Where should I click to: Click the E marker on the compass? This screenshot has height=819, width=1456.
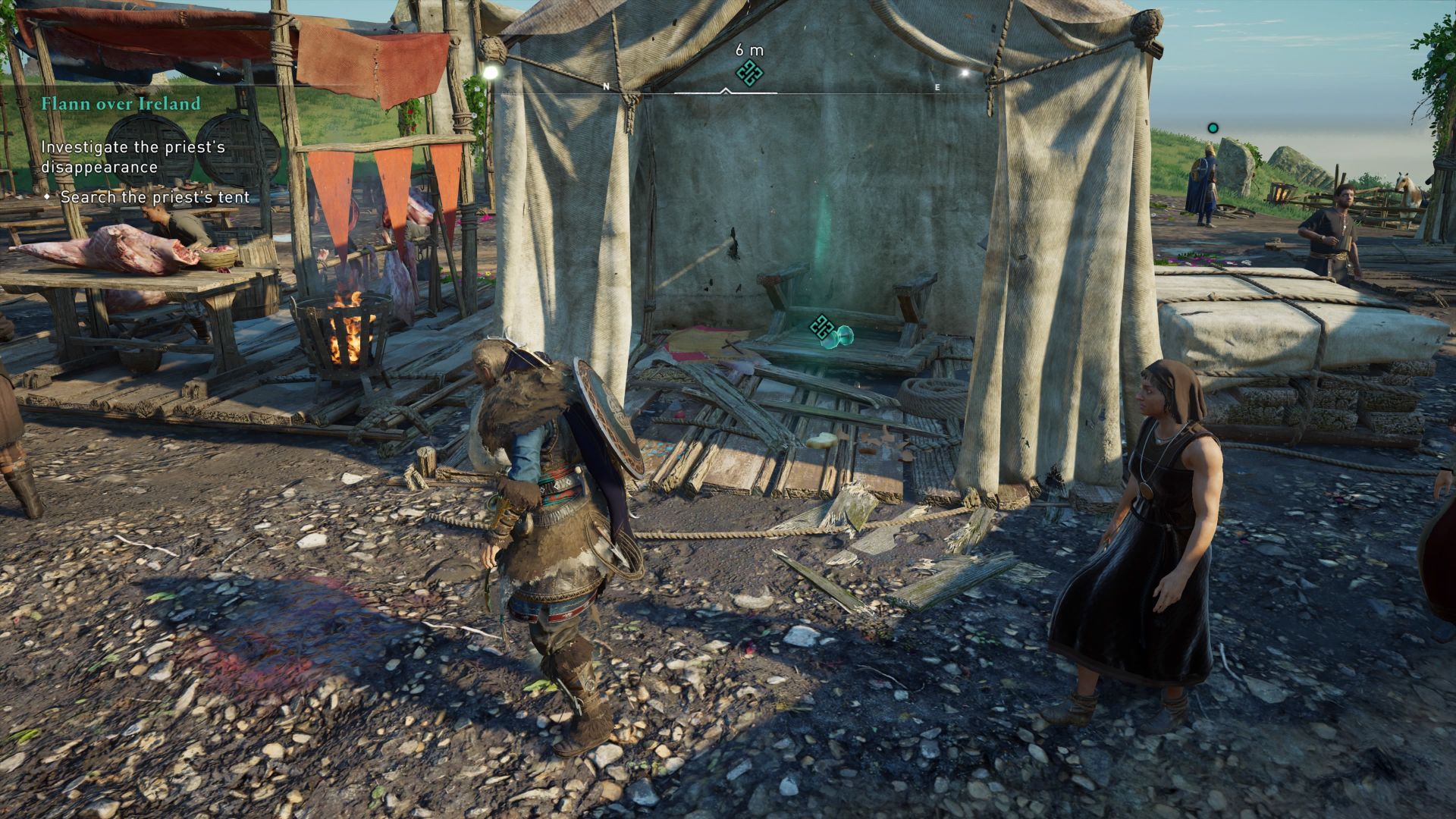pos(938,86)
